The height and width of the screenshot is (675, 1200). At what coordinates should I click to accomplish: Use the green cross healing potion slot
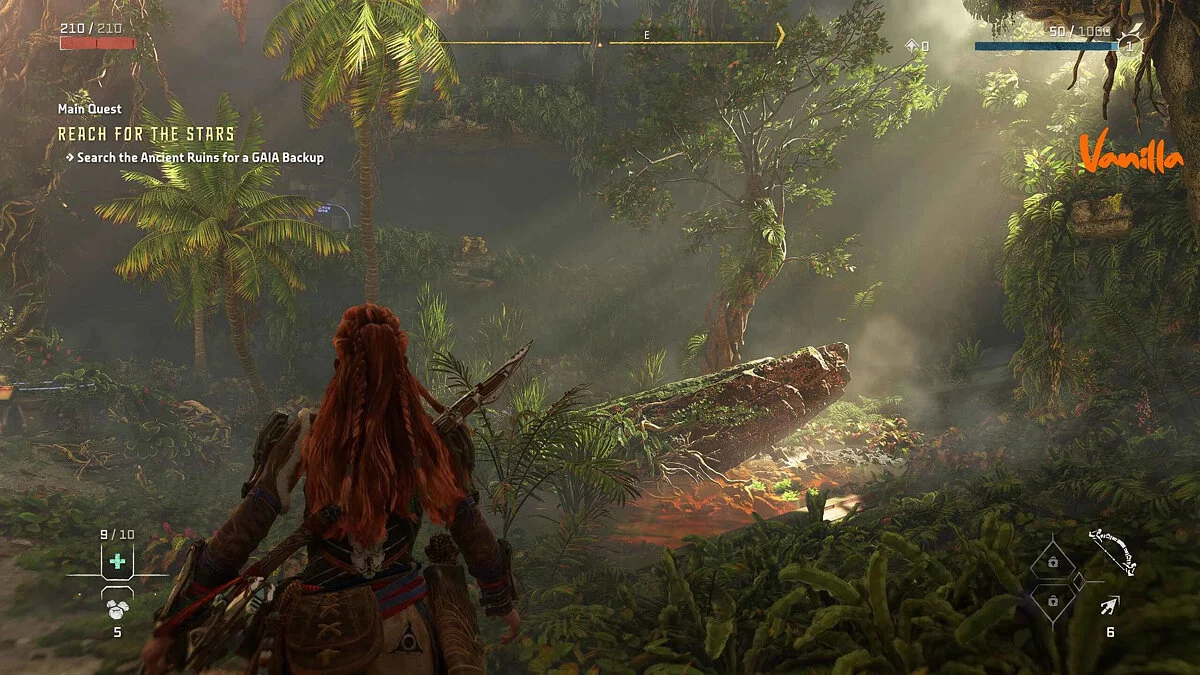pyautogui.click(x=117, y=561)
